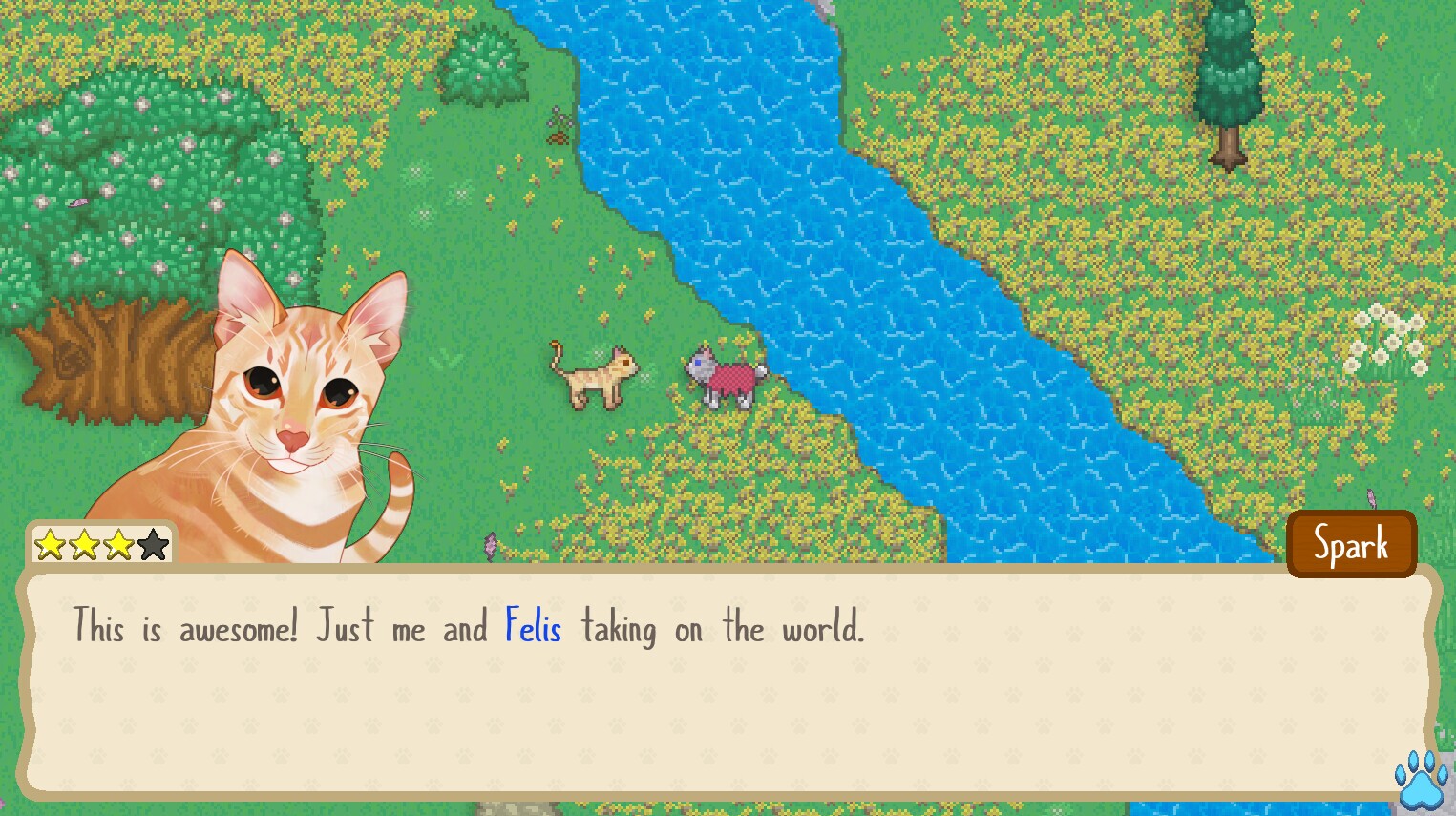The width and height of the screenshot is (1456, 816).
Task: Toggle the fourth star to fill it
Action: pos(153,543)
